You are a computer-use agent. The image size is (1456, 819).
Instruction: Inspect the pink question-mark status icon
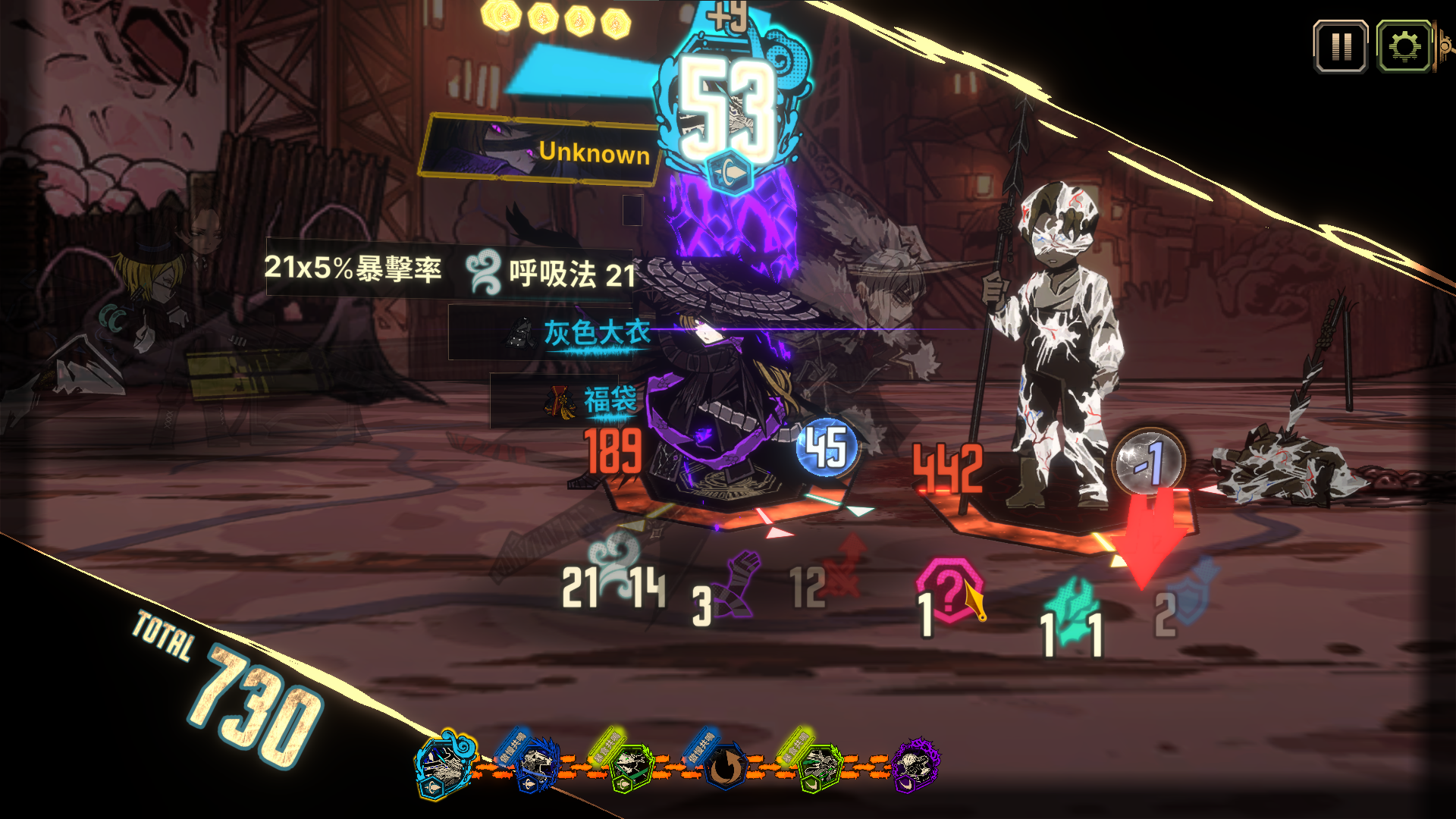point(950,590)
